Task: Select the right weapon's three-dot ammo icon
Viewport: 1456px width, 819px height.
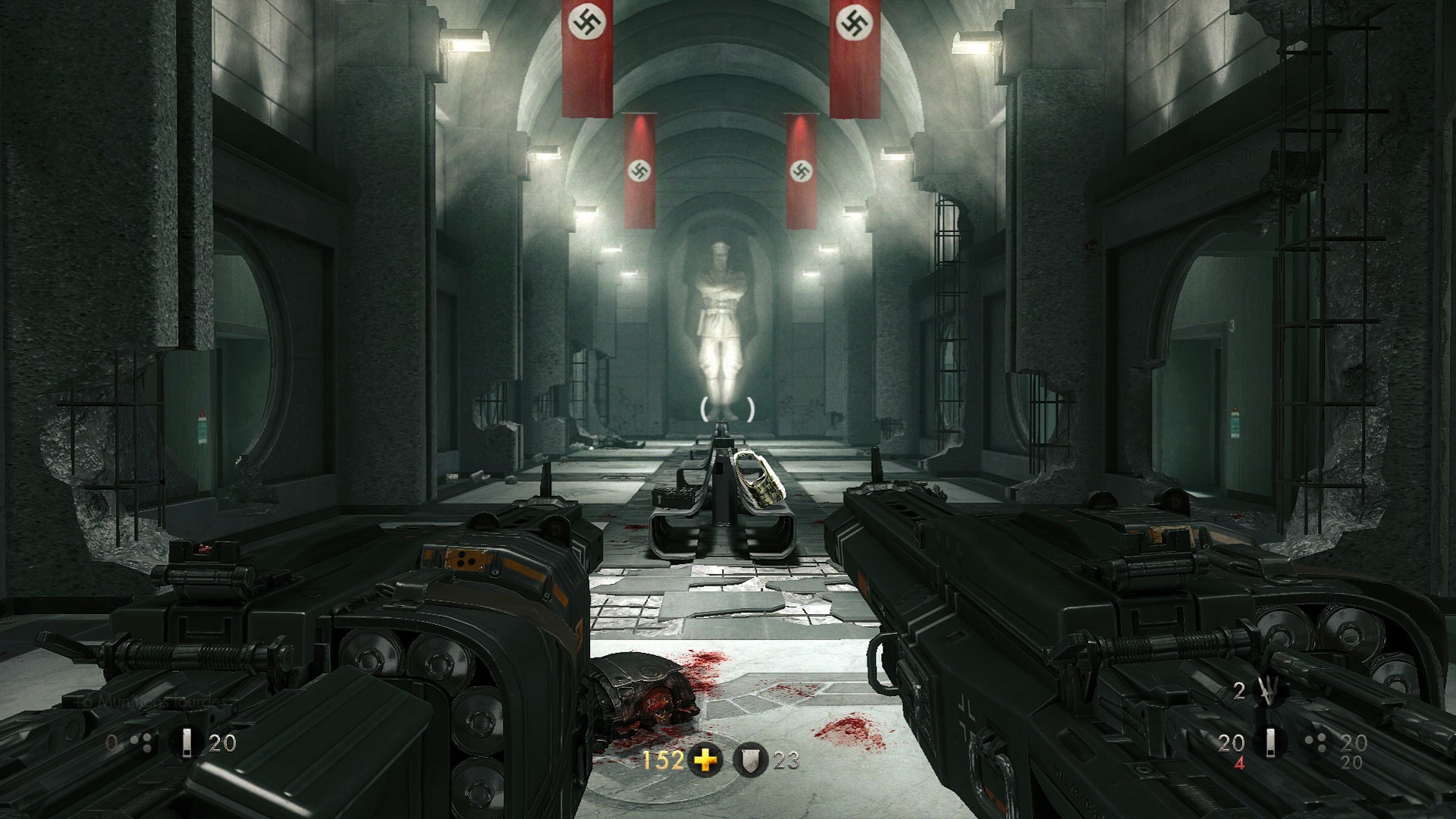Action: point(1316,743)
